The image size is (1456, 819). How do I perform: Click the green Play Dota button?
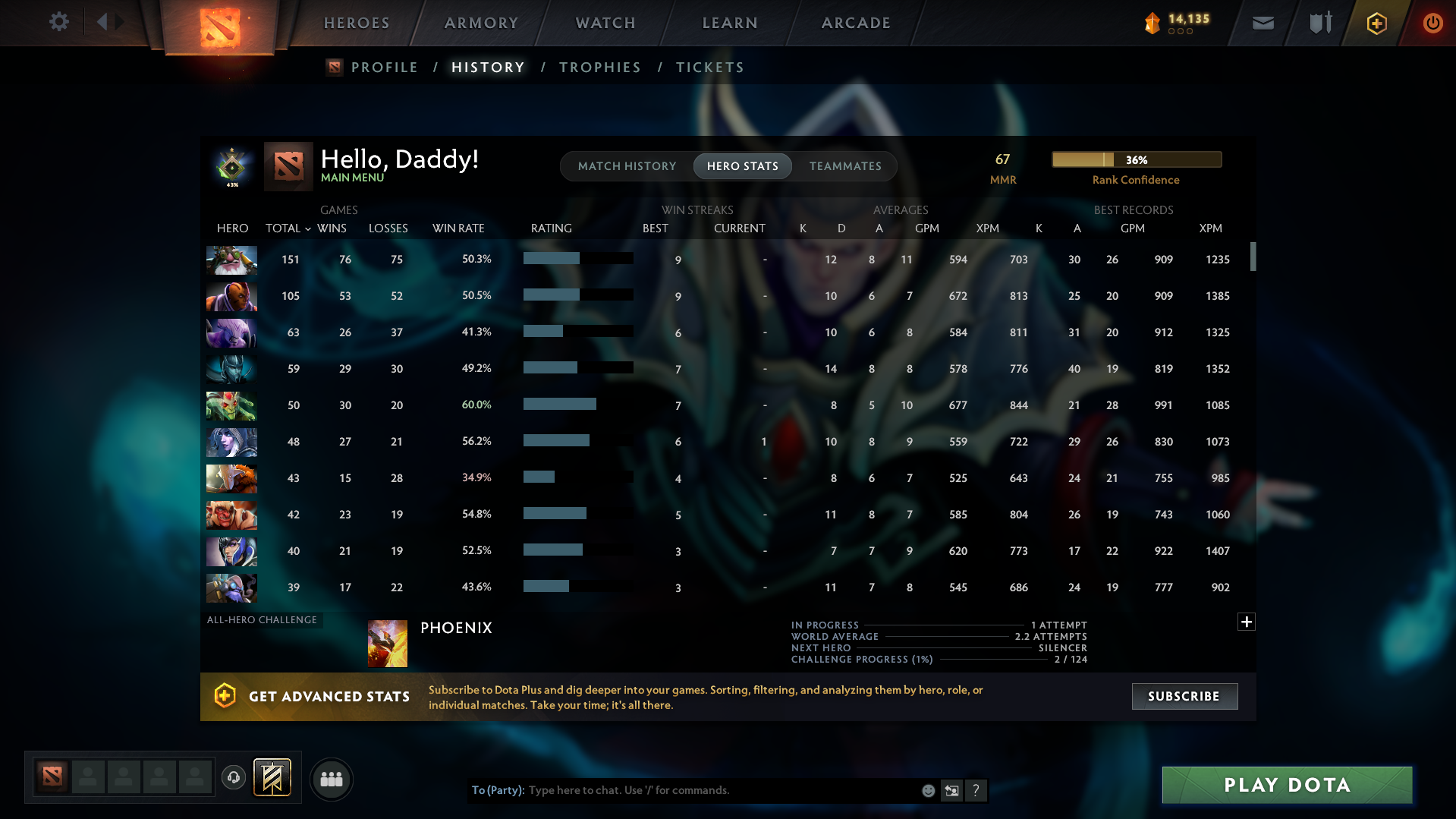(1286, 785)
